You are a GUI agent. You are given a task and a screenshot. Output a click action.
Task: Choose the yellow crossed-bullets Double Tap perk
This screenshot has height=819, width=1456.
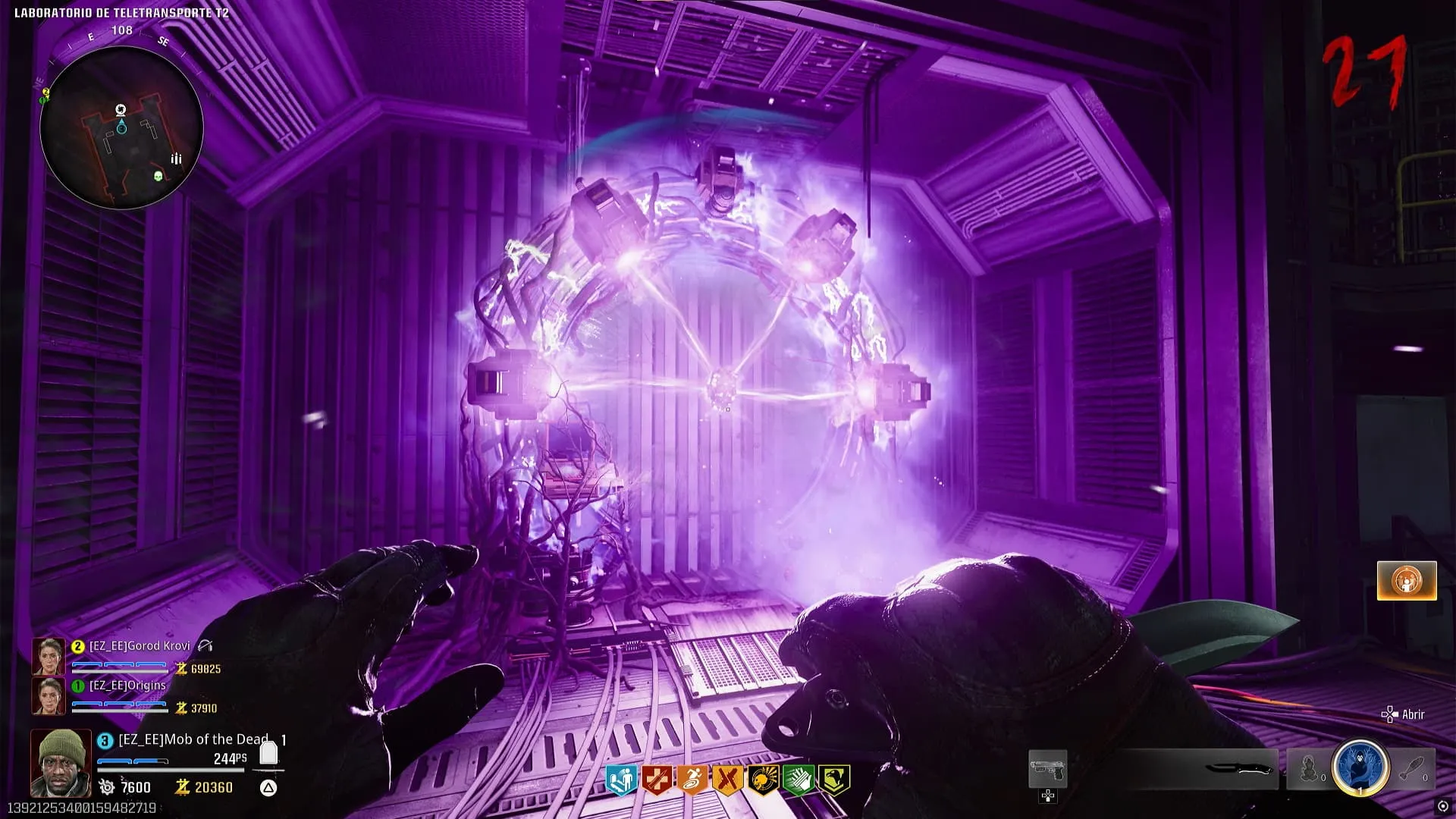727,780
